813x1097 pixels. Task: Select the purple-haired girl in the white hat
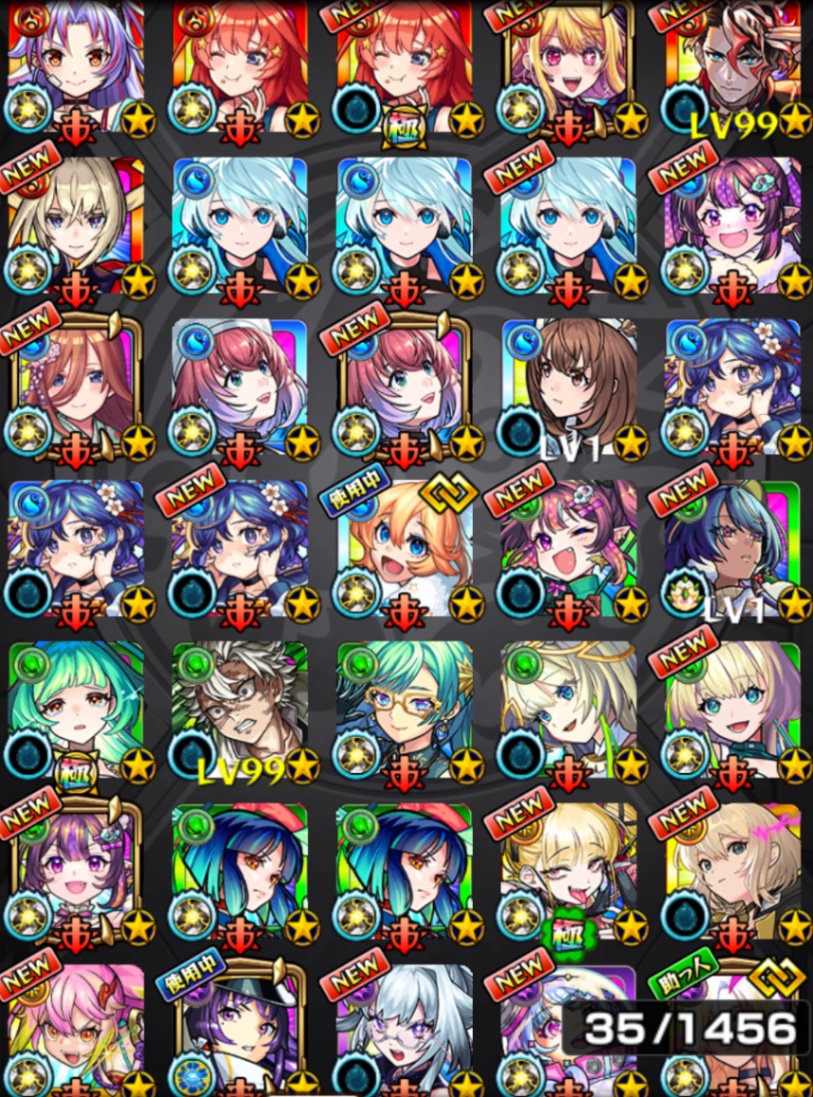pos(240,1030)
